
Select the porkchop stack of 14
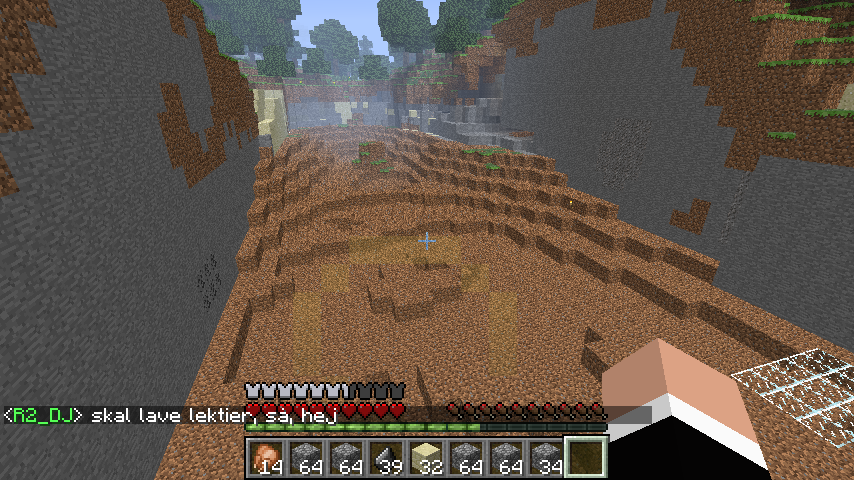[265, 458]
